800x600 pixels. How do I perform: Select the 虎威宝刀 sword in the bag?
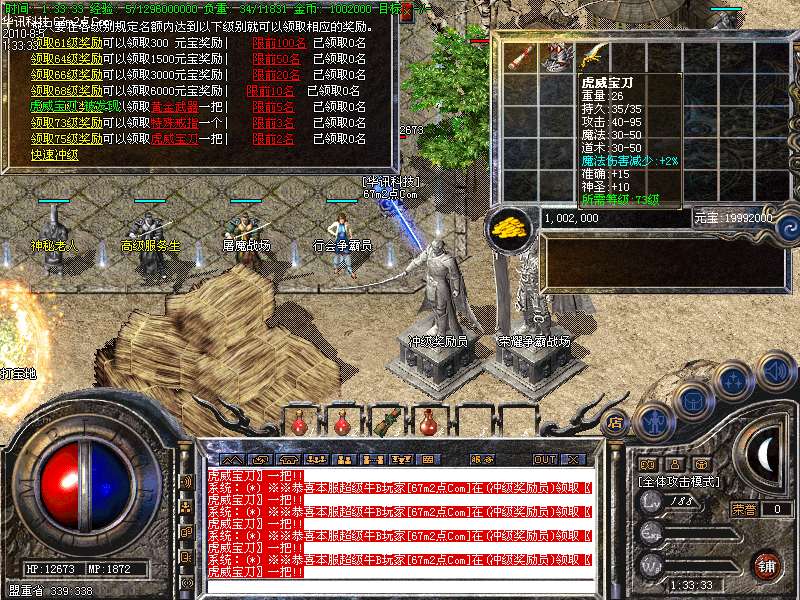tap(590, 54)
